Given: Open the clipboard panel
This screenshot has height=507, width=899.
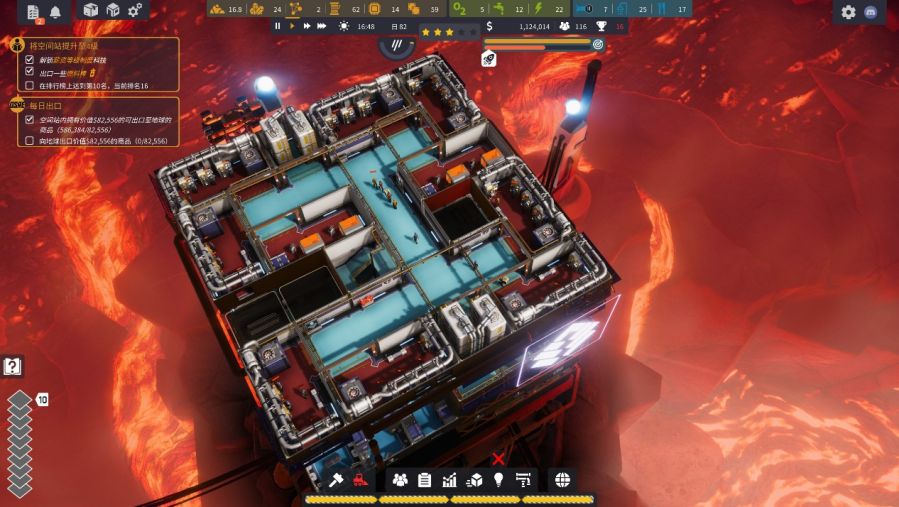Looking at the screenshot, I should click(x=425, y=480).
